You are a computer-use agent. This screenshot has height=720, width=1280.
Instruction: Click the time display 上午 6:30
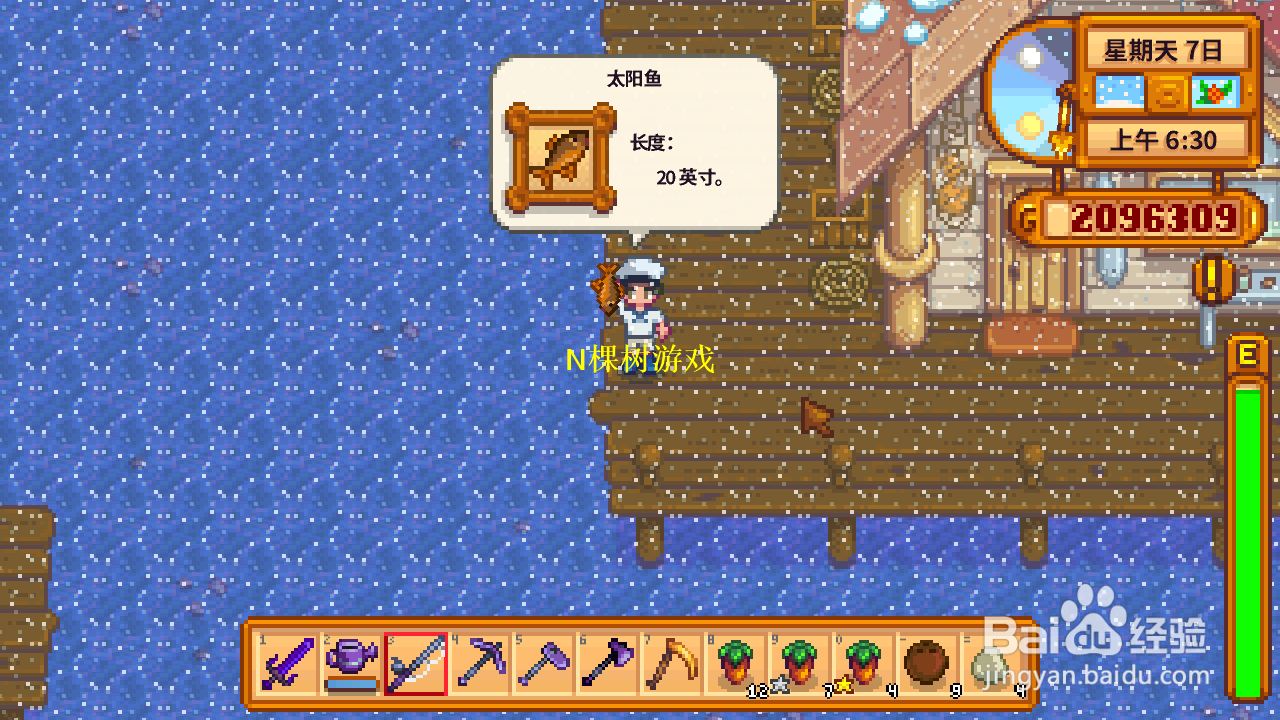click(1166, 140)
